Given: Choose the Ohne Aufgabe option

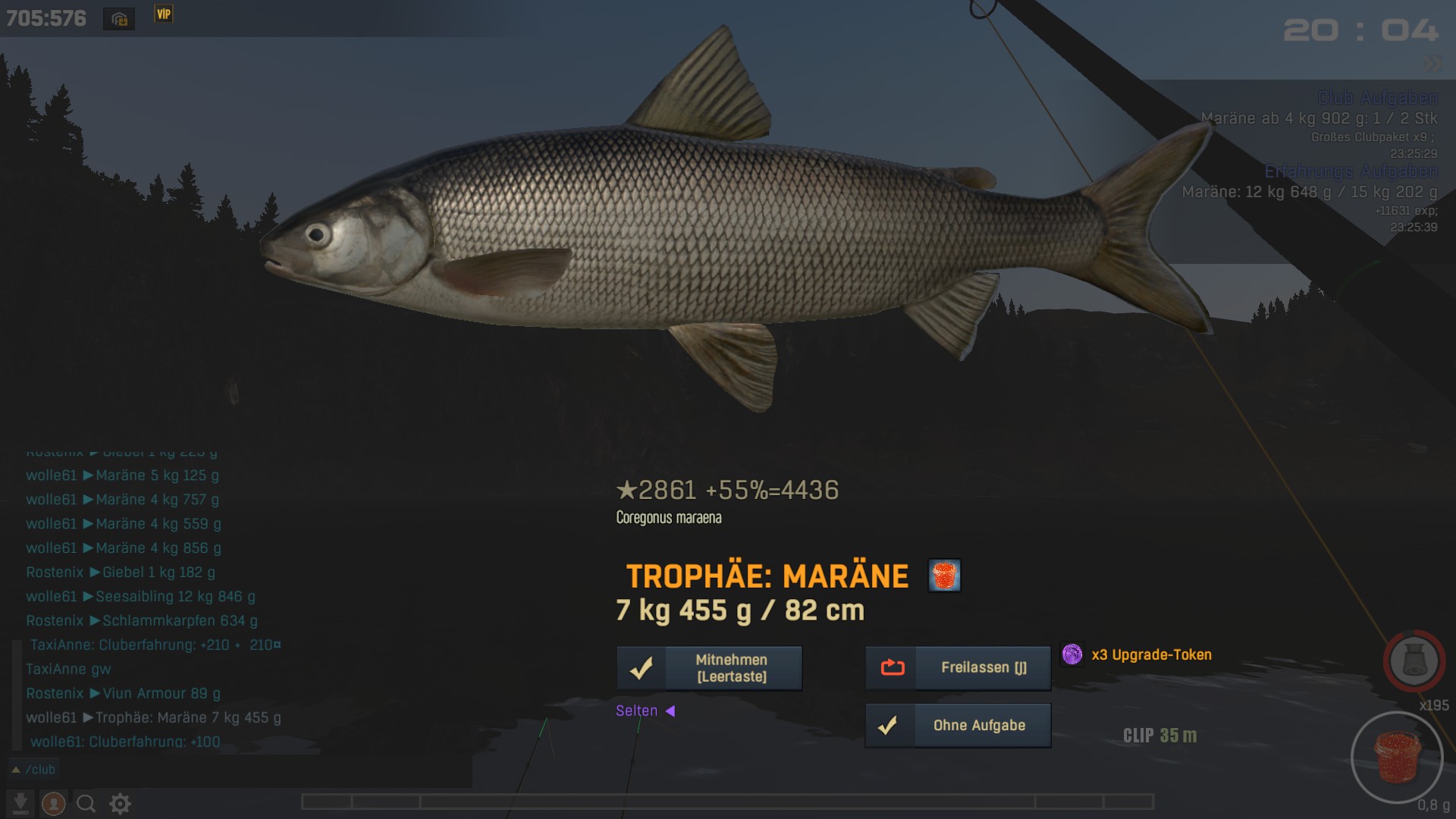Looking at the screenshot, I should tap(958, 726).
